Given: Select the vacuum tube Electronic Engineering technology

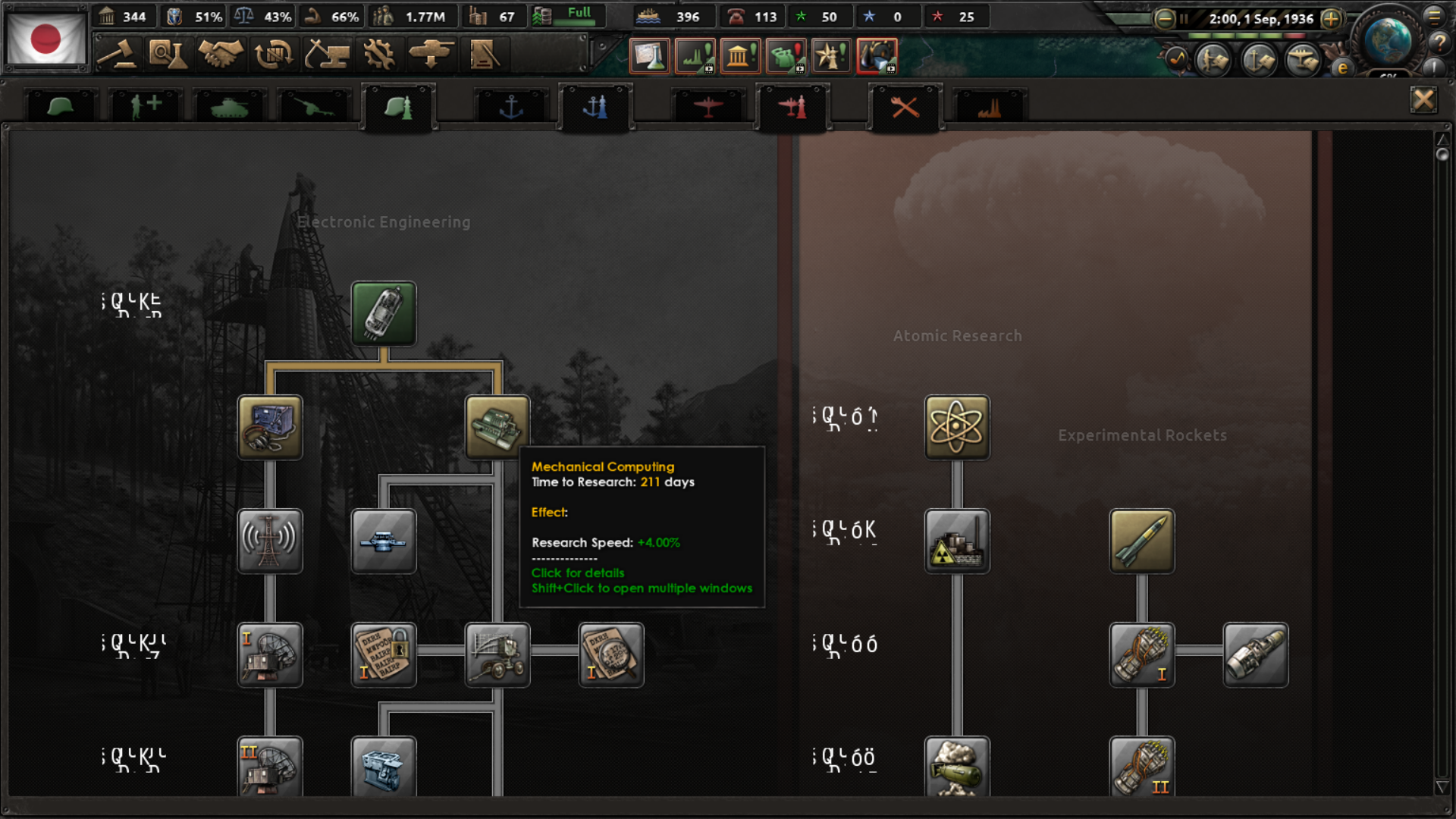Looking at the screenshot, I should click(x=384, y=313).
